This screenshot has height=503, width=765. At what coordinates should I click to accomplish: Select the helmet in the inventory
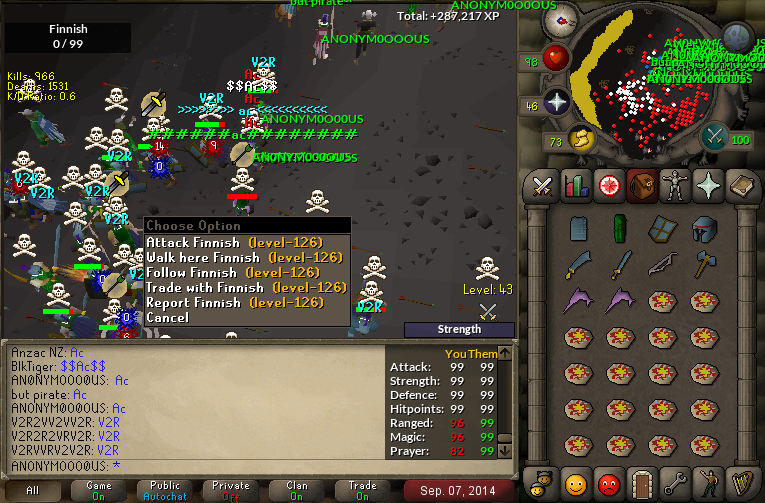[705, 228]
